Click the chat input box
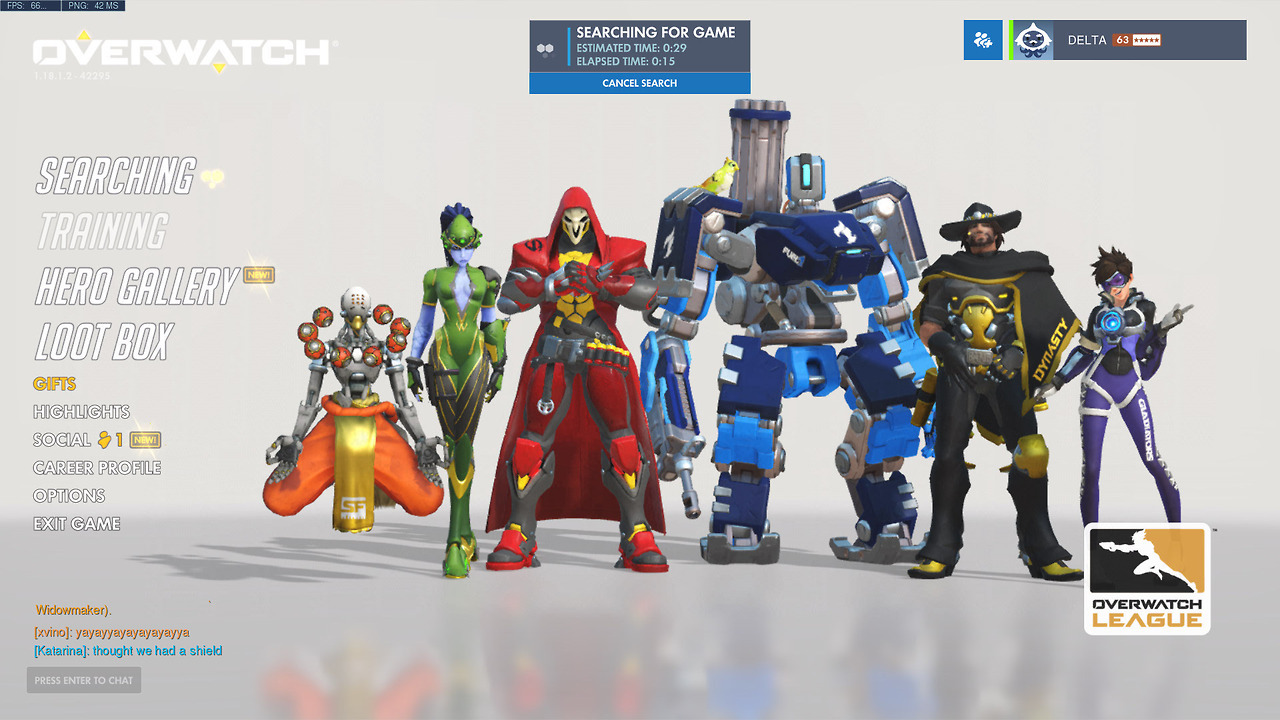The height and width of the screenshot is (720, 1280). tap(84, 680)
